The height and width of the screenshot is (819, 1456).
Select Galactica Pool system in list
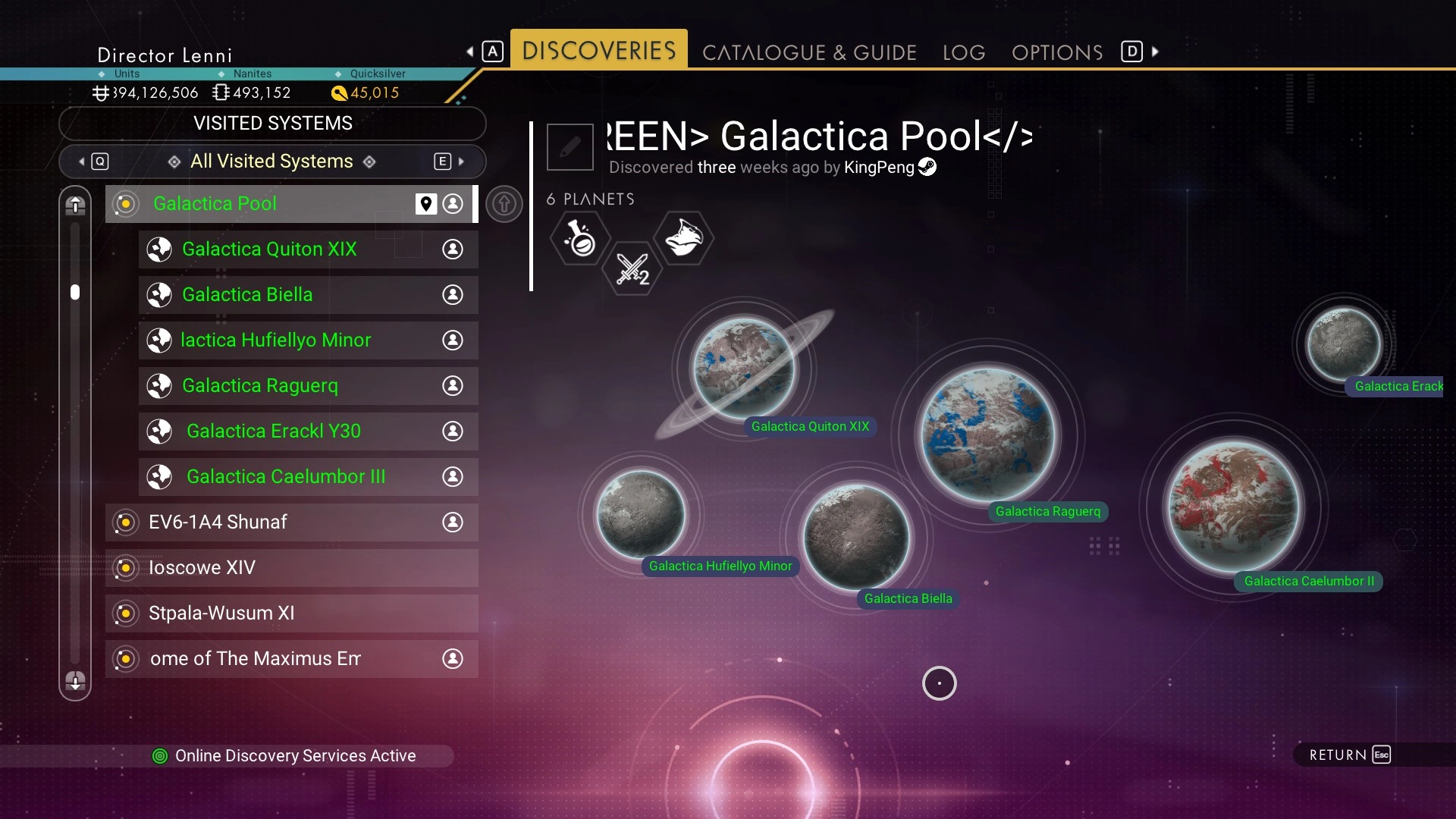pos(258,204)
